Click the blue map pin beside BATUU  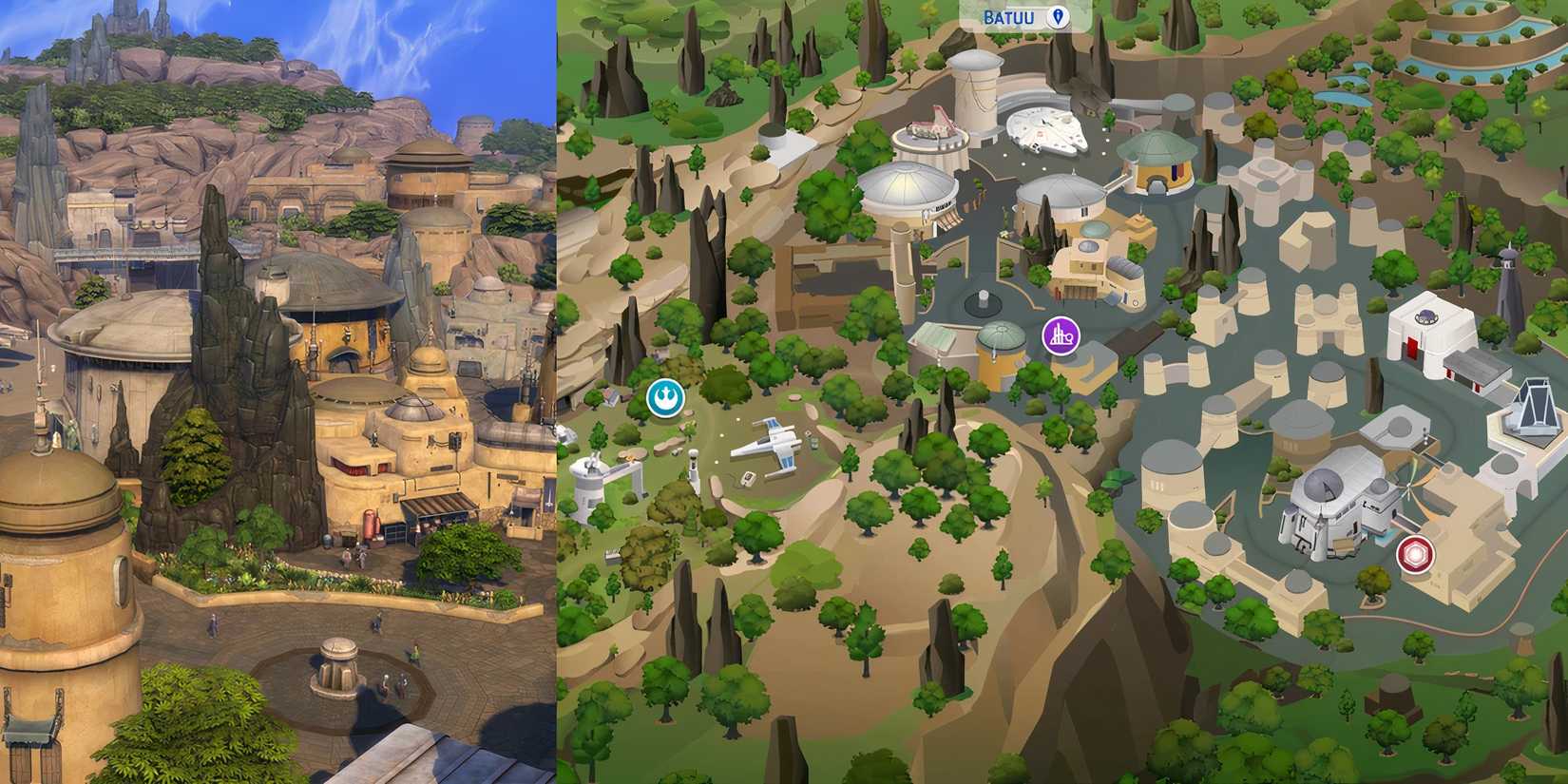point(1055,16)
